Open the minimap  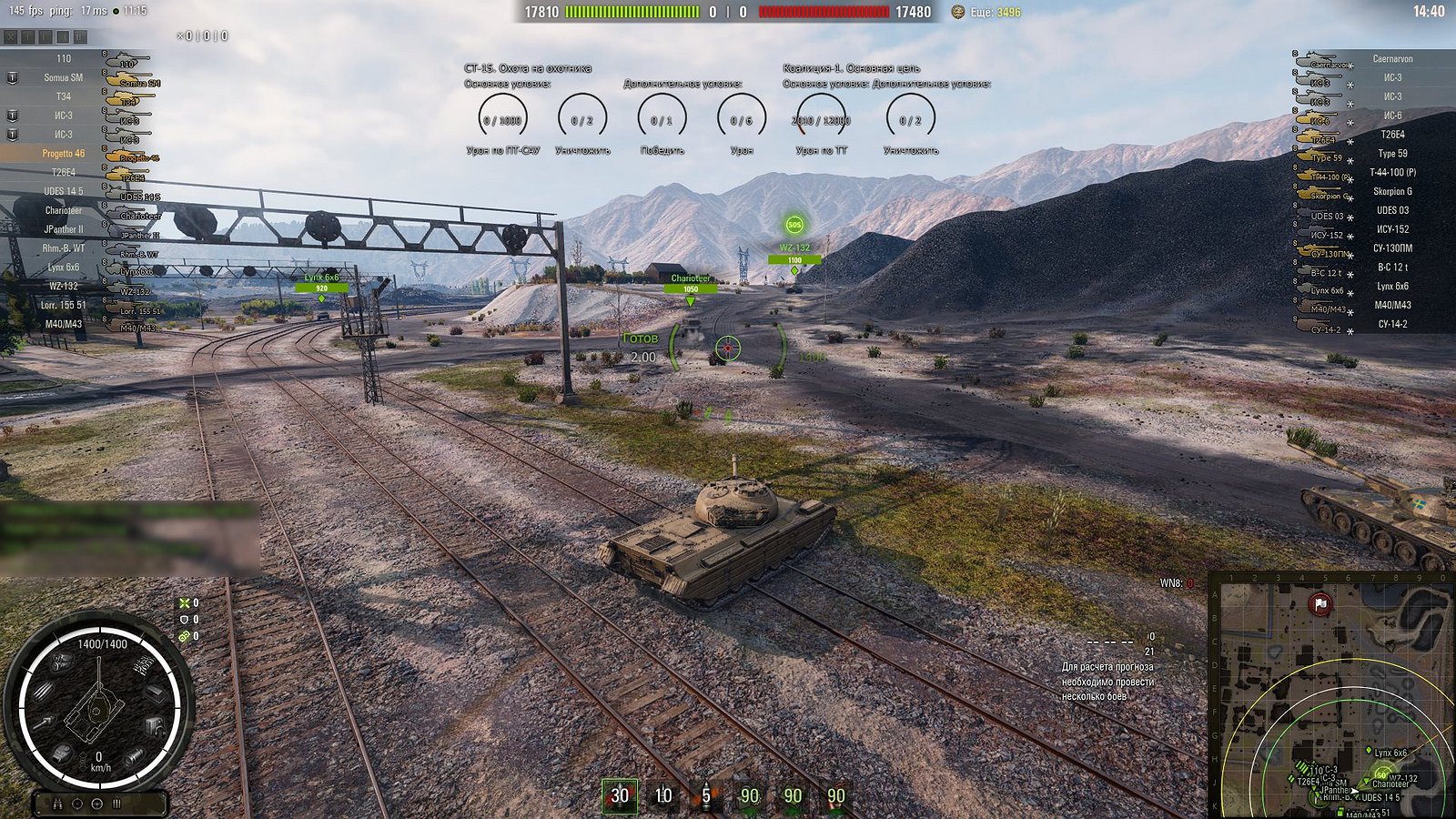point(1331,695)
